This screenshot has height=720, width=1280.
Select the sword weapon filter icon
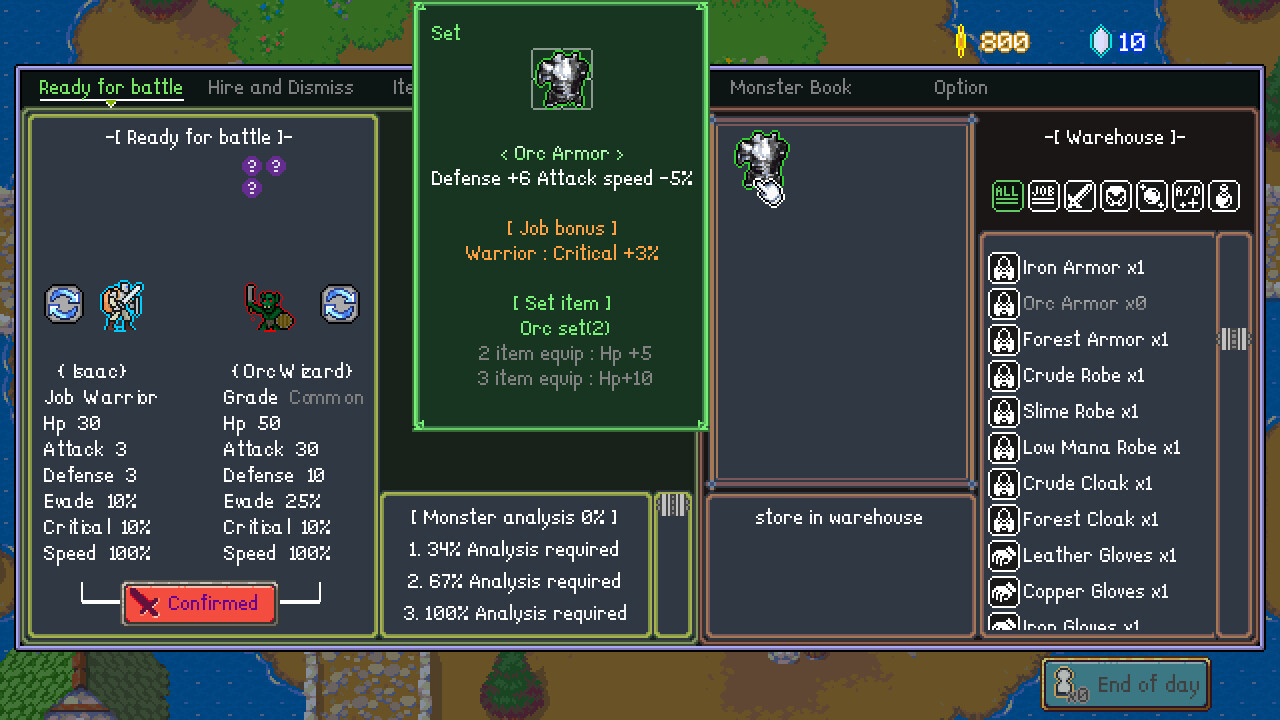point(1080,196)
